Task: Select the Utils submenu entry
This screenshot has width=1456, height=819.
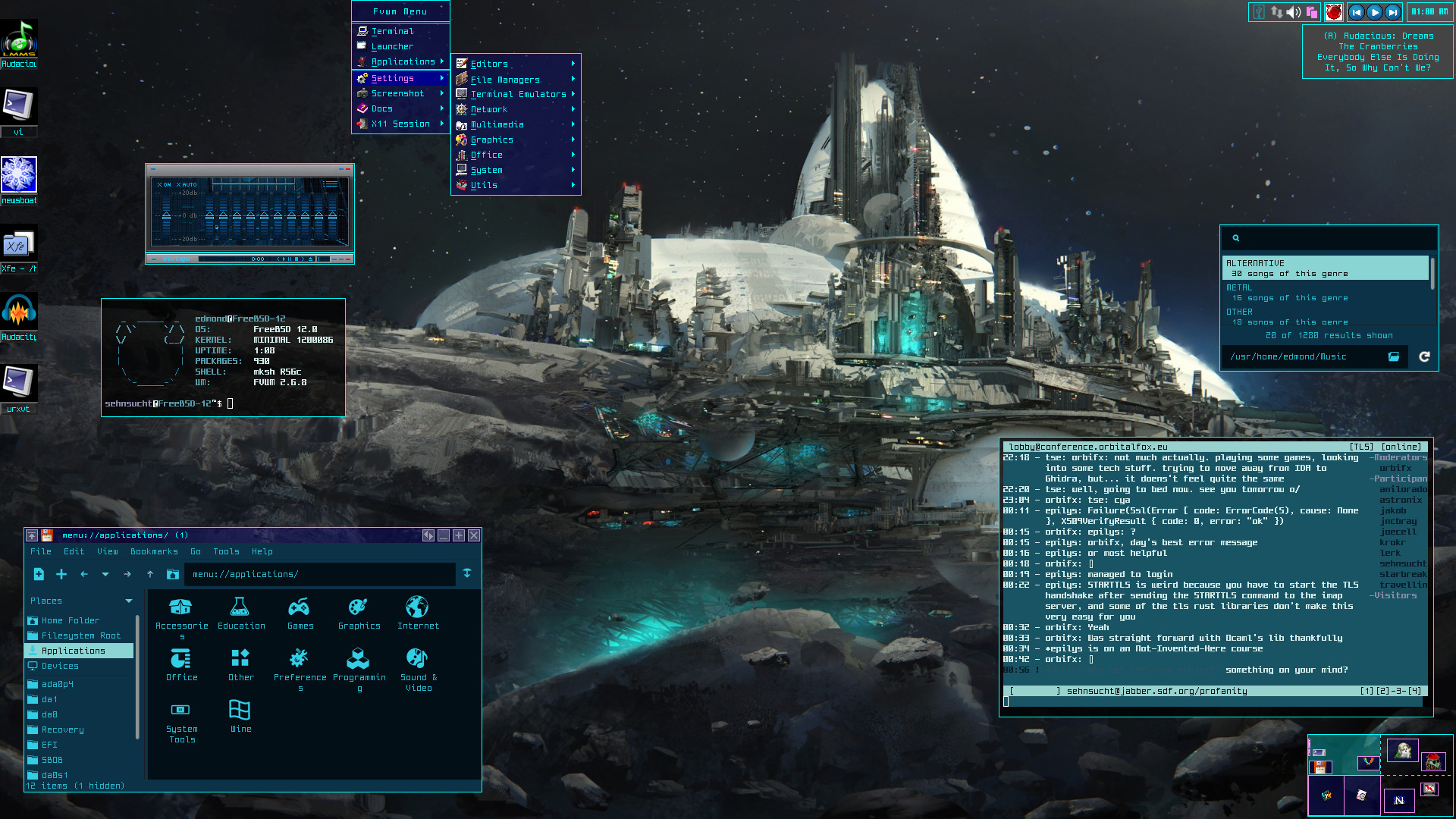Action: (484, 185)
